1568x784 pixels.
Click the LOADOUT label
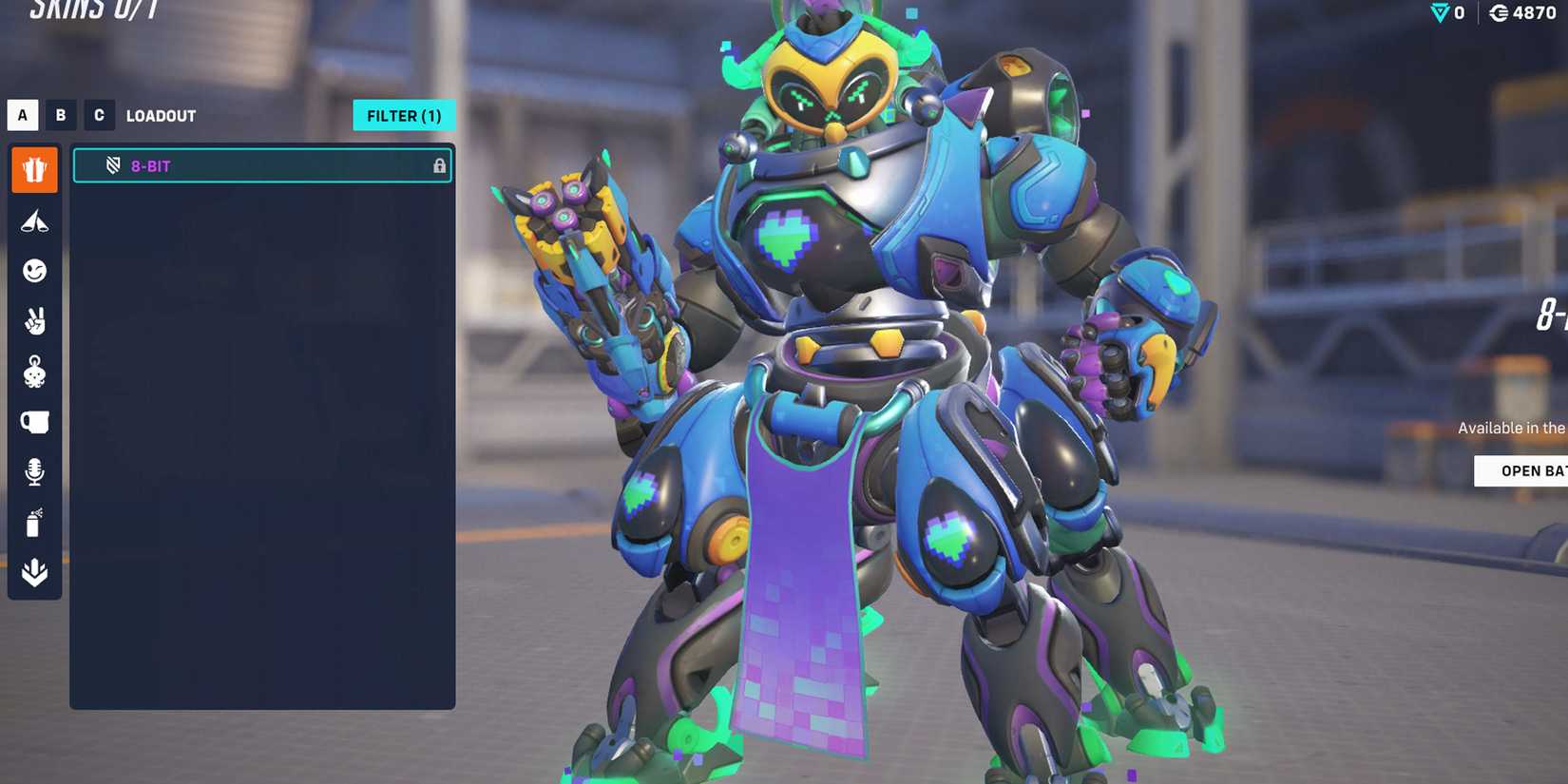[x=161, y=115]
